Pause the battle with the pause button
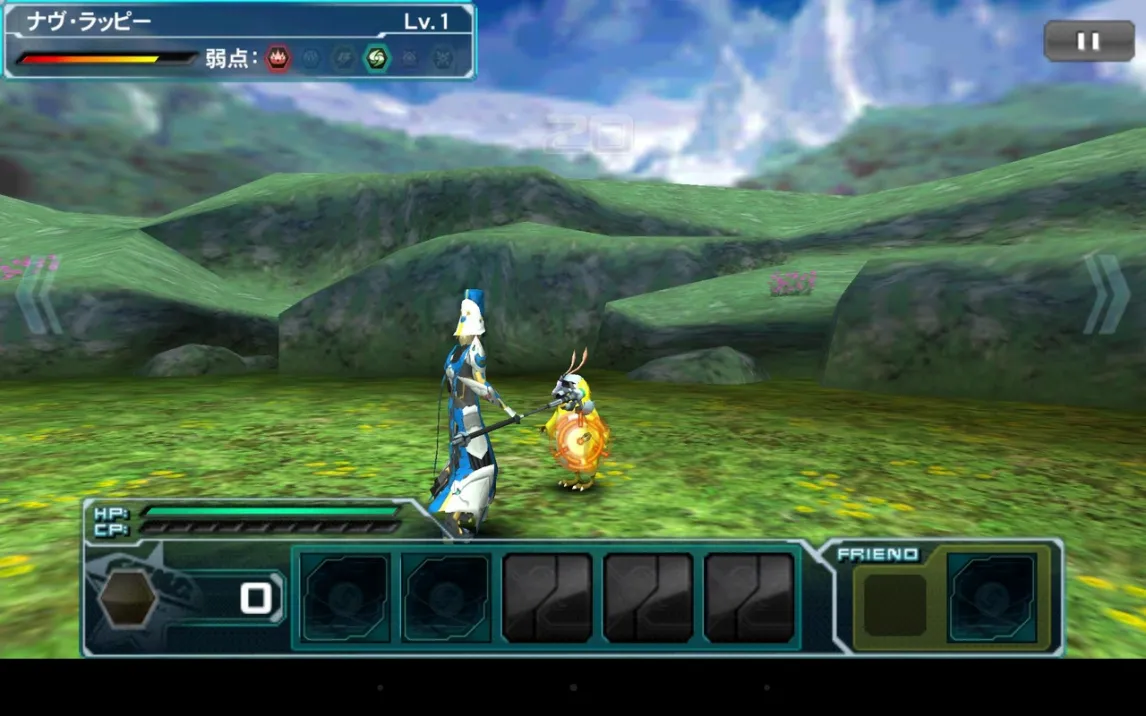This screenshot has height=716, width=1146. (1089, 41)
